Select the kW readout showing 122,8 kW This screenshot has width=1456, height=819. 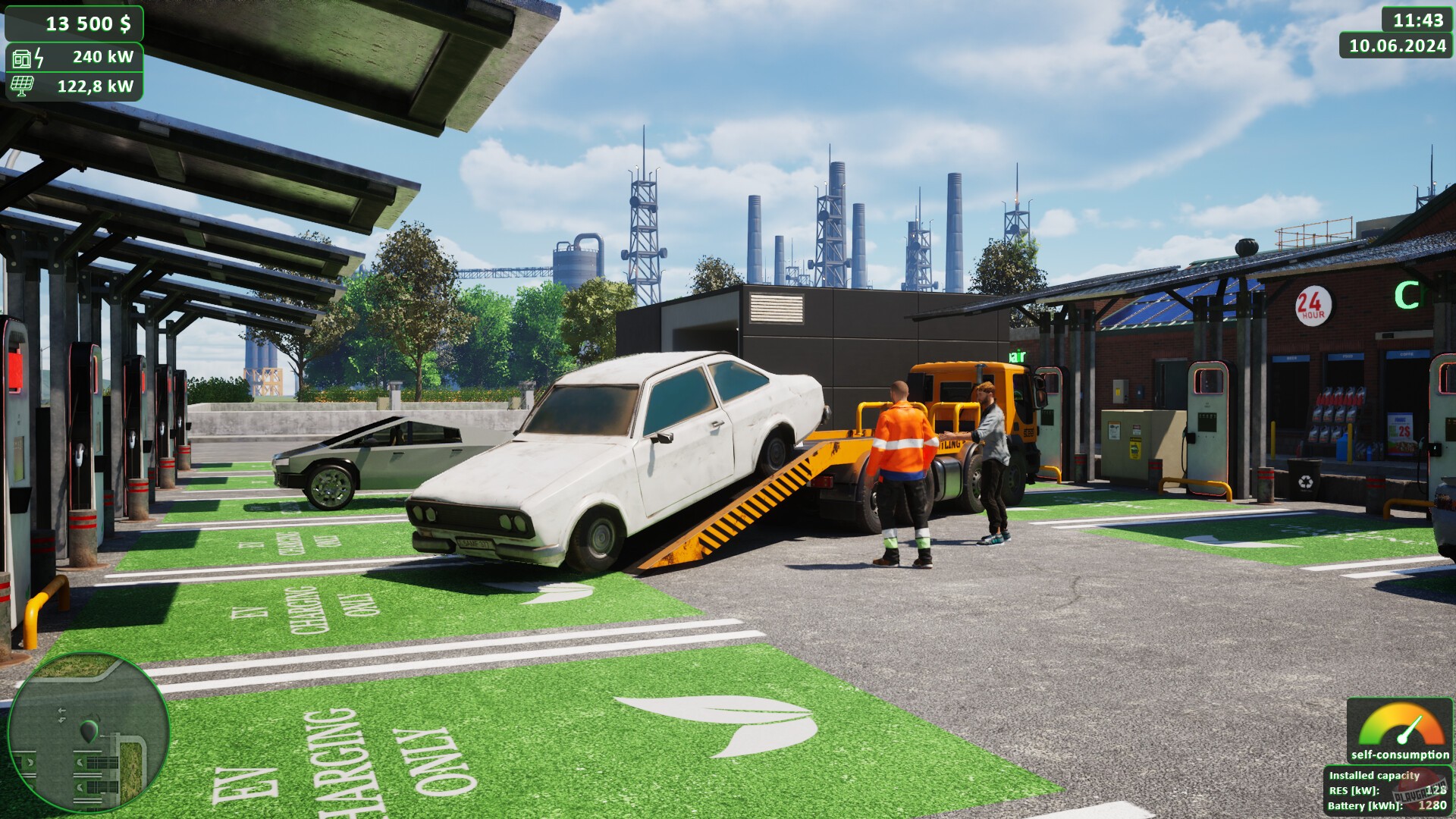[95, 86]
